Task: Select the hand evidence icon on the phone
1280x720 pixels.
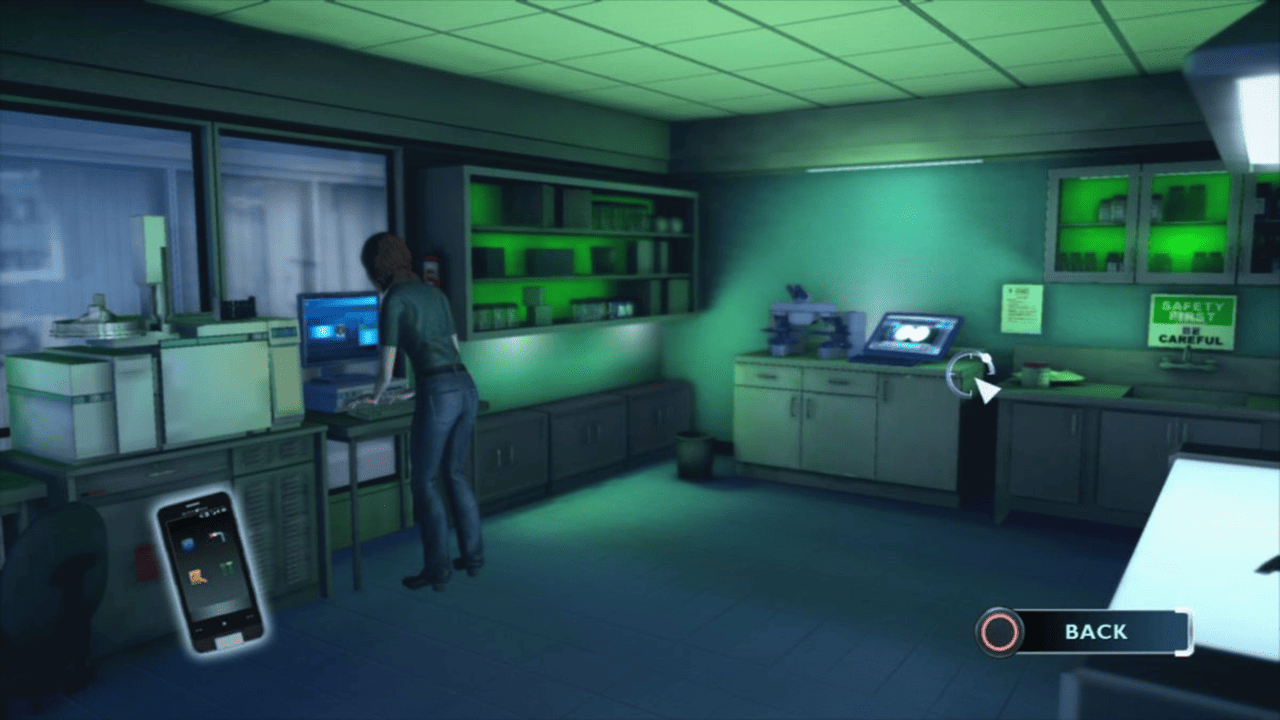Action: pyautogui.click(x=196, y=578)
